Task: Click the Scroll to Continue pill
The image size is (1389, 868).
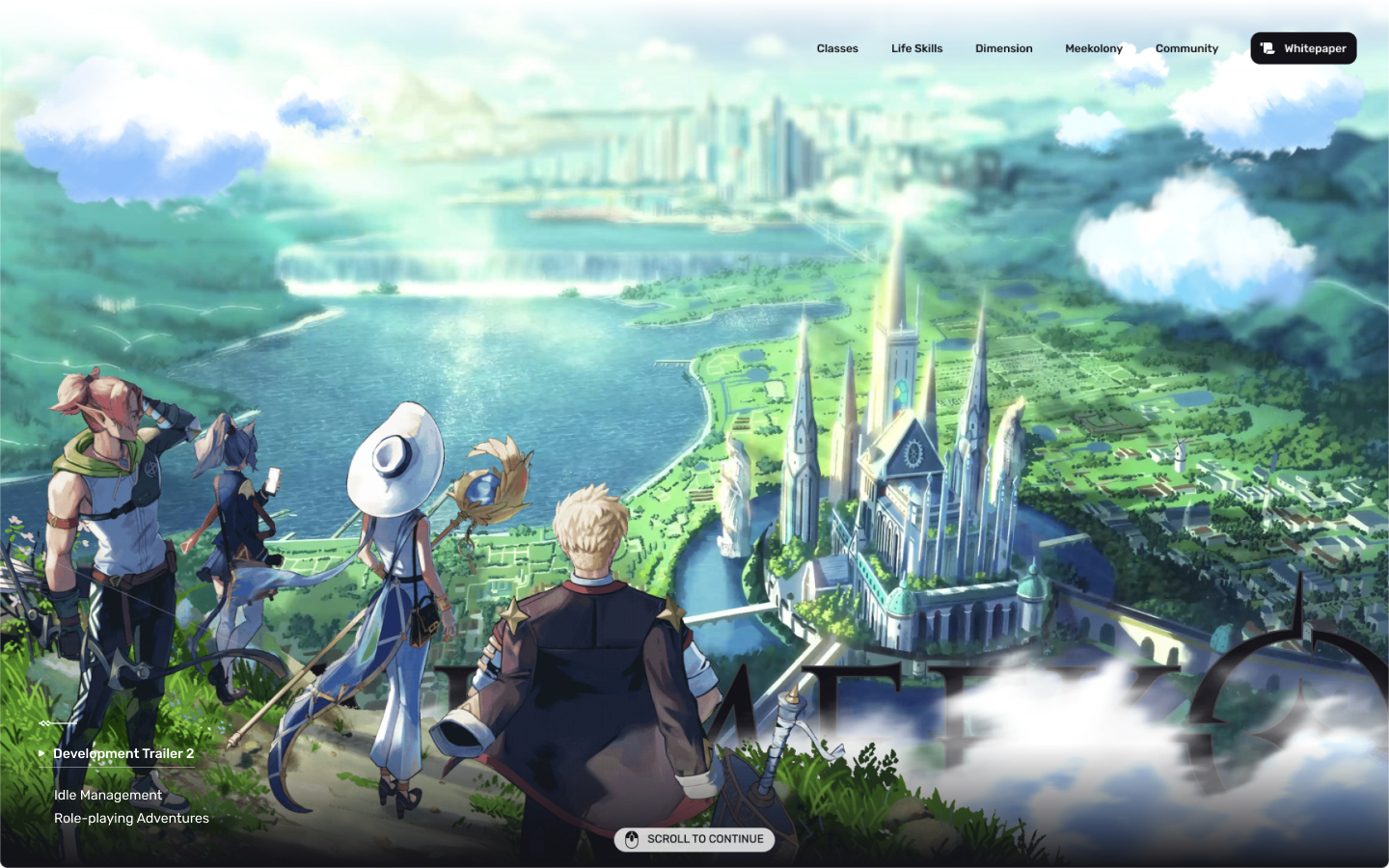Action: point(694,839)
